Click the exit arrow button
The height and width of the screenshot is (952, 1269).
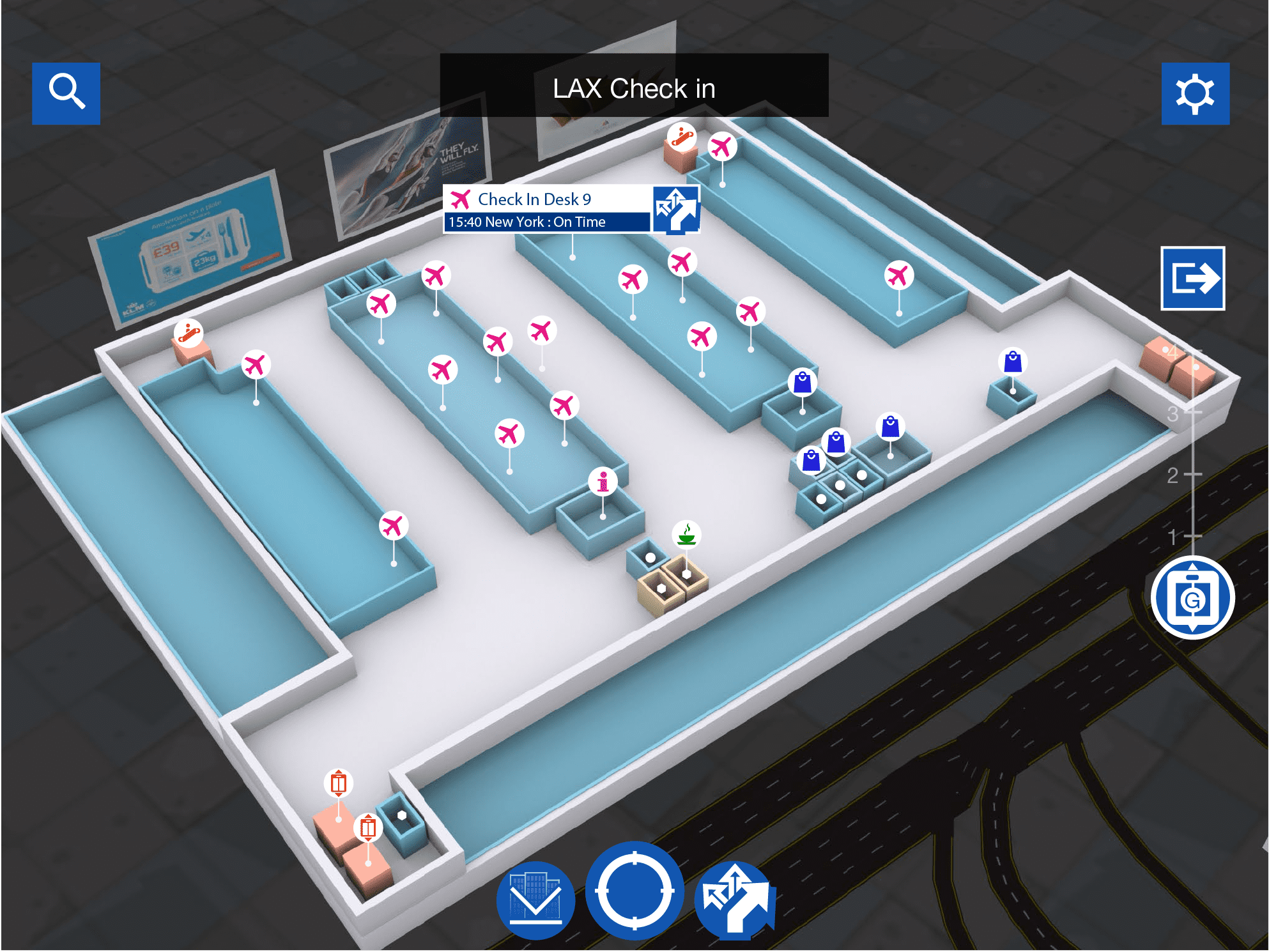pos(1192,279)
